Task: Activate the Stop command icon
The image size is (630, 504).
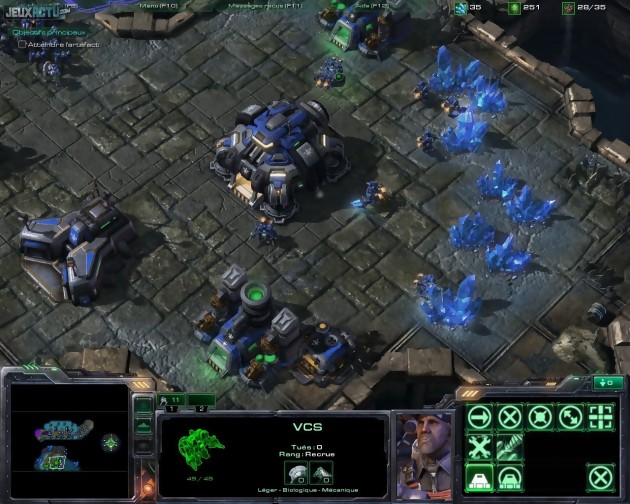Action: [510, 417]
